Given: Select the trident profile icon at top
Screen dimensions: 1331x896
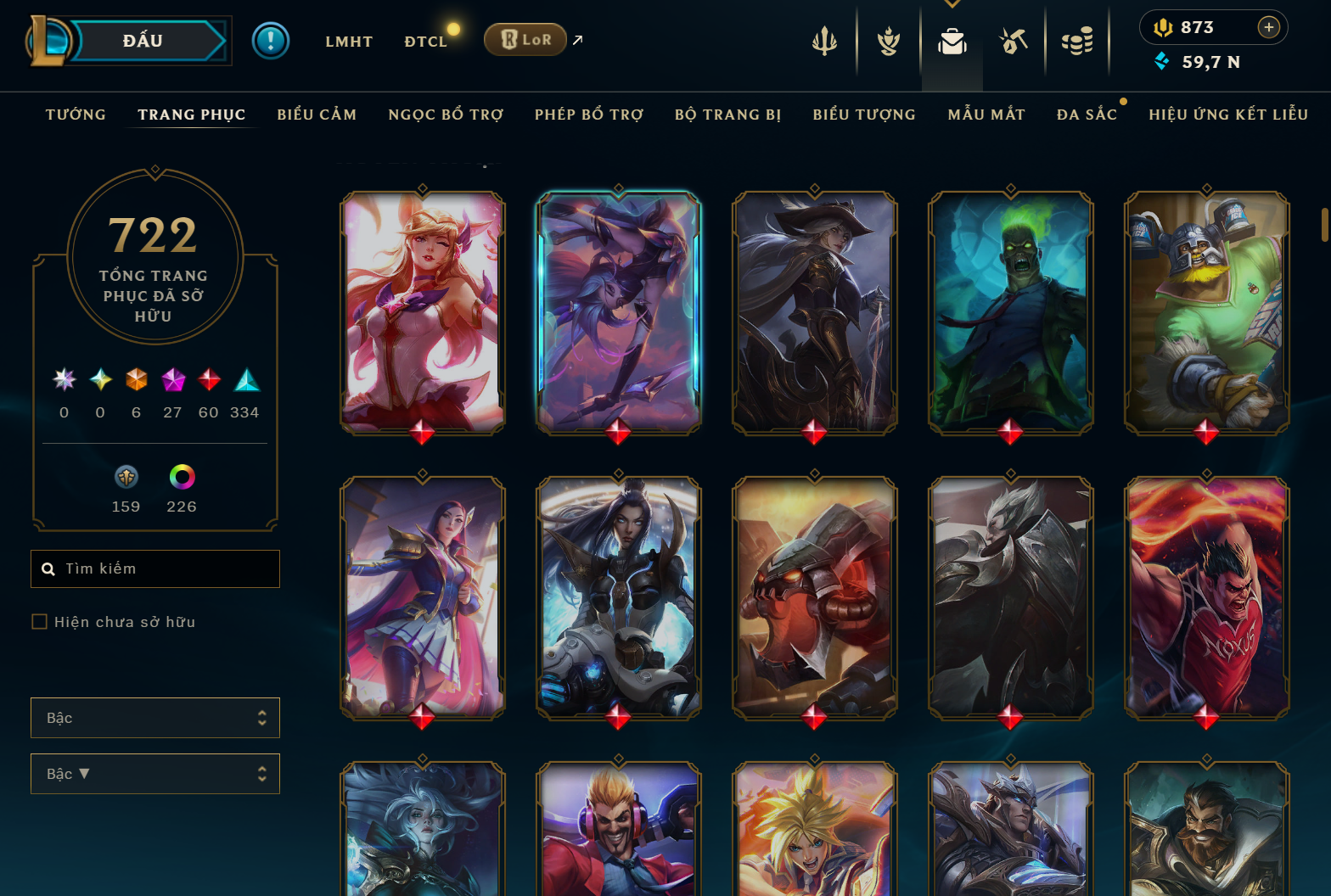Looking at the screenshot, I should click(824, 40).
